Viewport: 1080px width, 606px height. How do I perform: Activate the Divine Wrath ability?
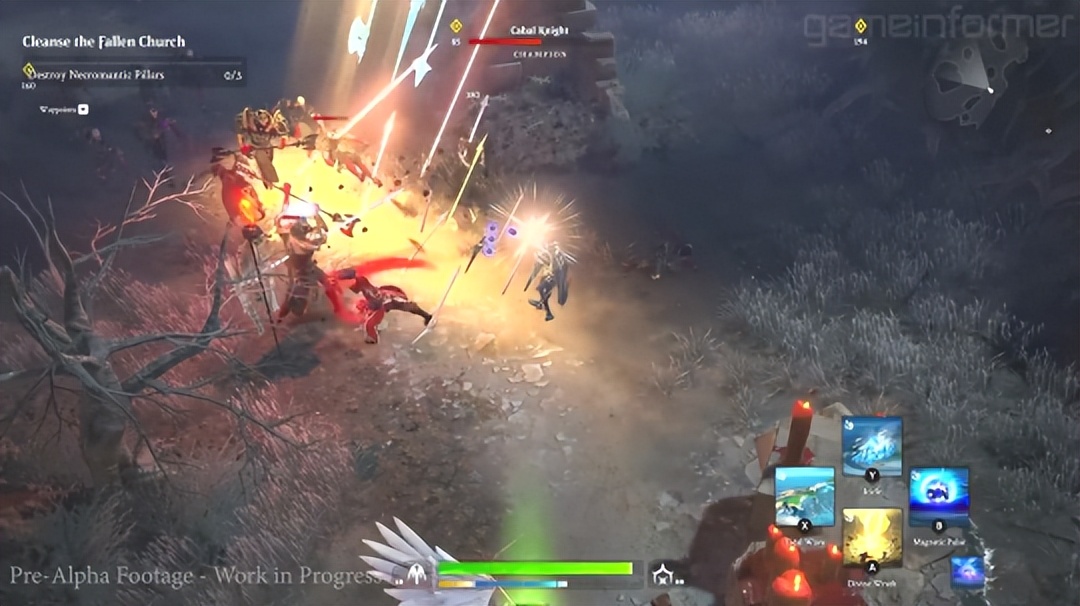(x=872, y=537)
